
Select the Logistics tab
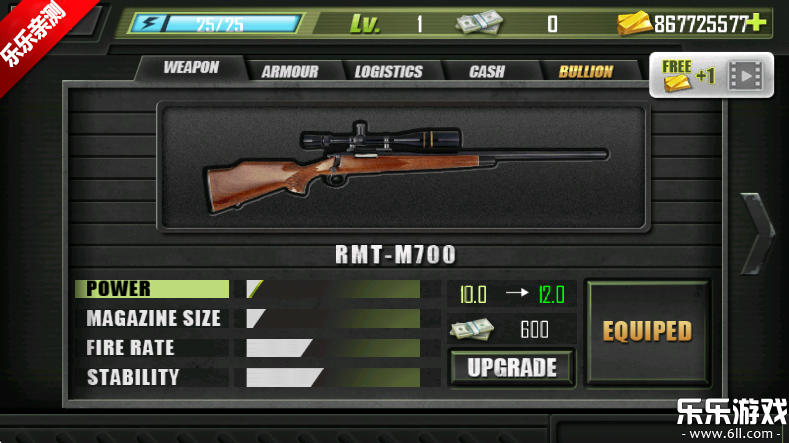(388, 71)
